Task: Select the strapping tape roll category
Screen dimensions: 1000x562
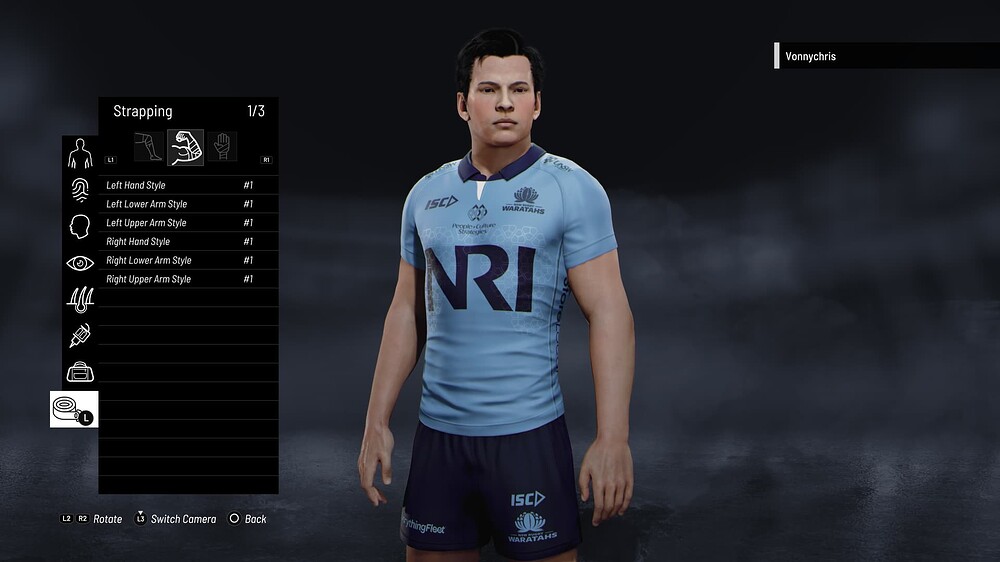Action: click(74, 409)
